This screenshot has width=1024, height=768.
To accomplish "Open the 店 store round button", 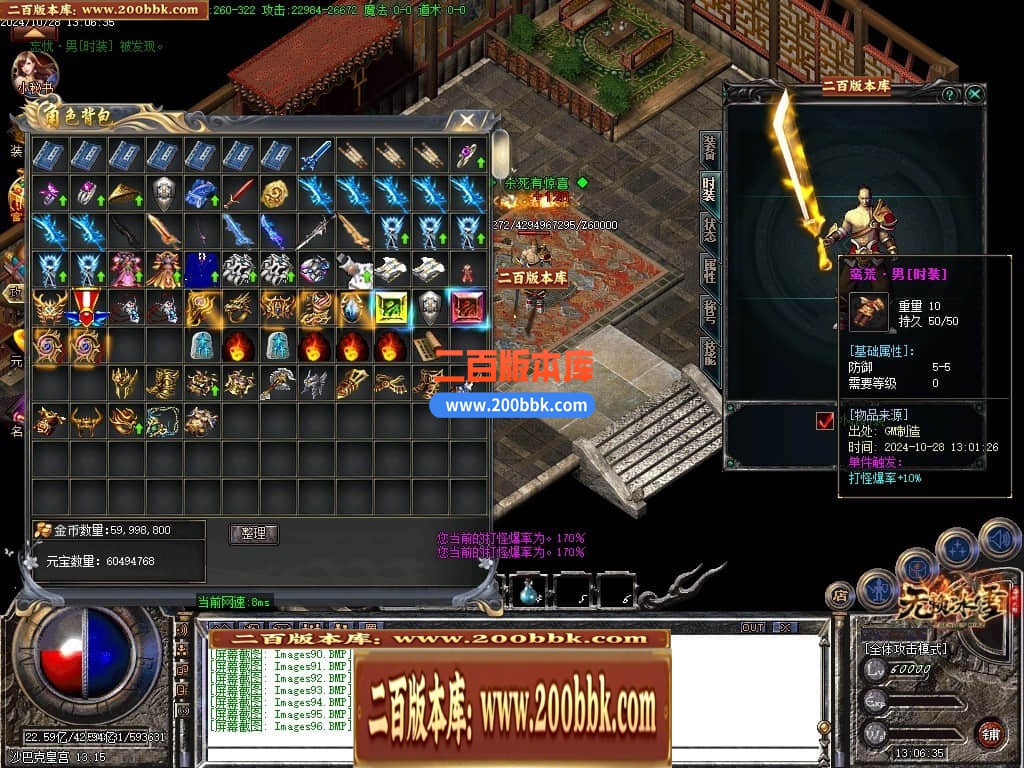I will (839, 597).
